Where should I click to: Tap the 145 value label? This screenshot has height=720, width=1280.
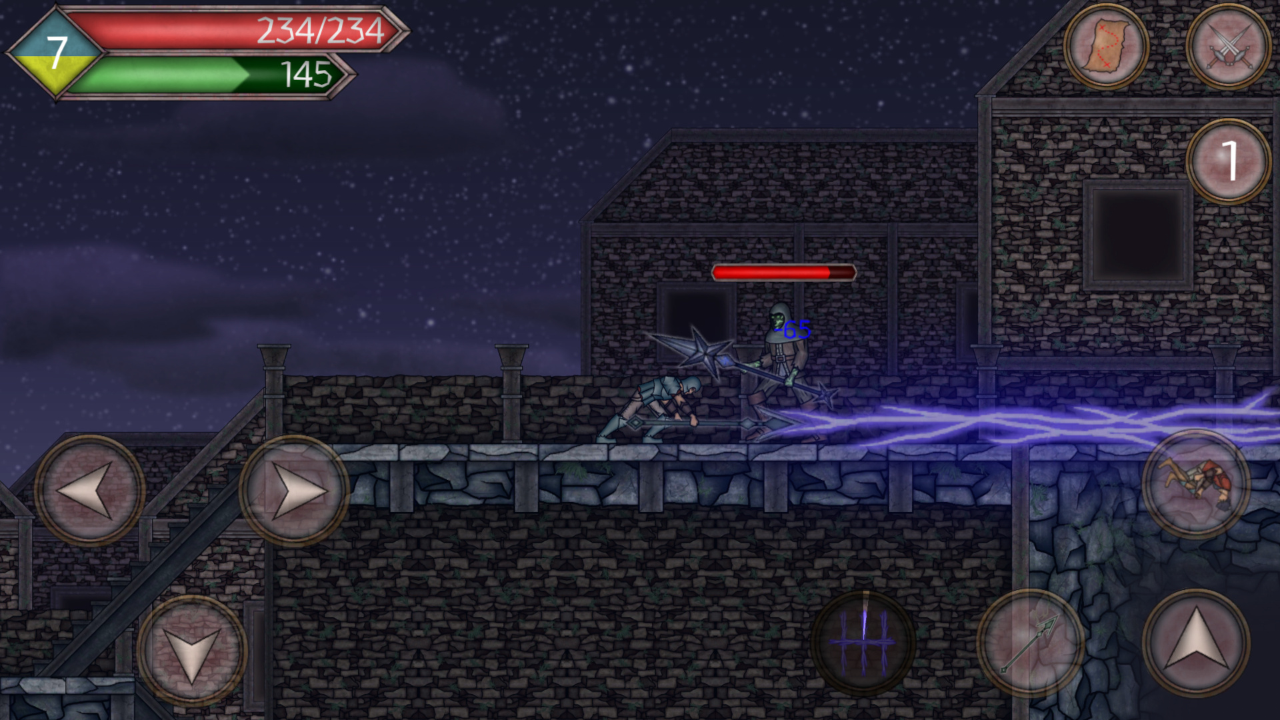(308, 73)
